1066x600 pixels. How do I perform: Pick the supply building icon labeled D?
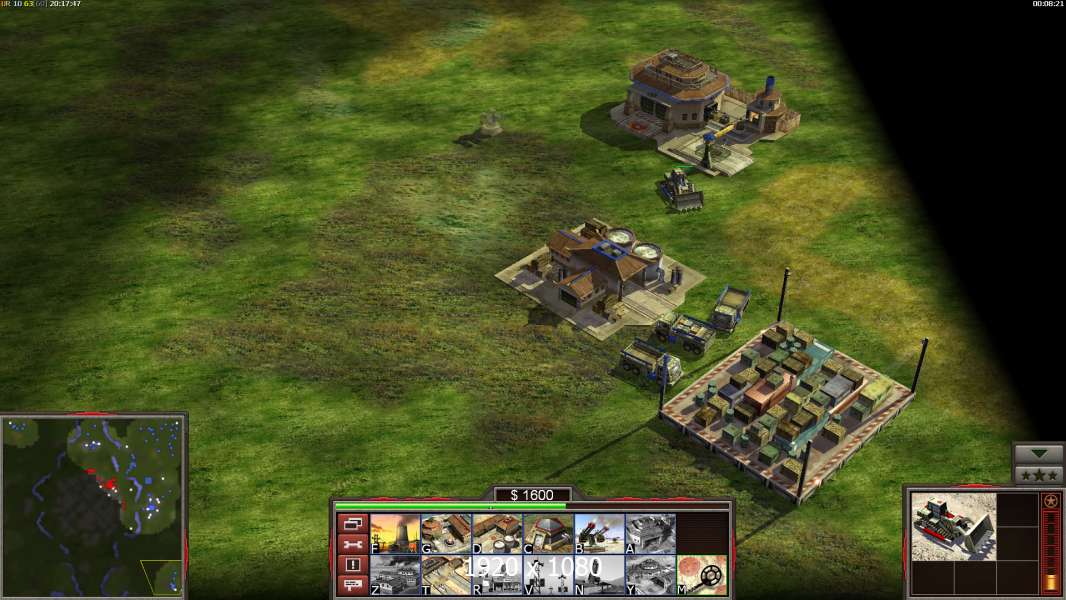(497, 533)
